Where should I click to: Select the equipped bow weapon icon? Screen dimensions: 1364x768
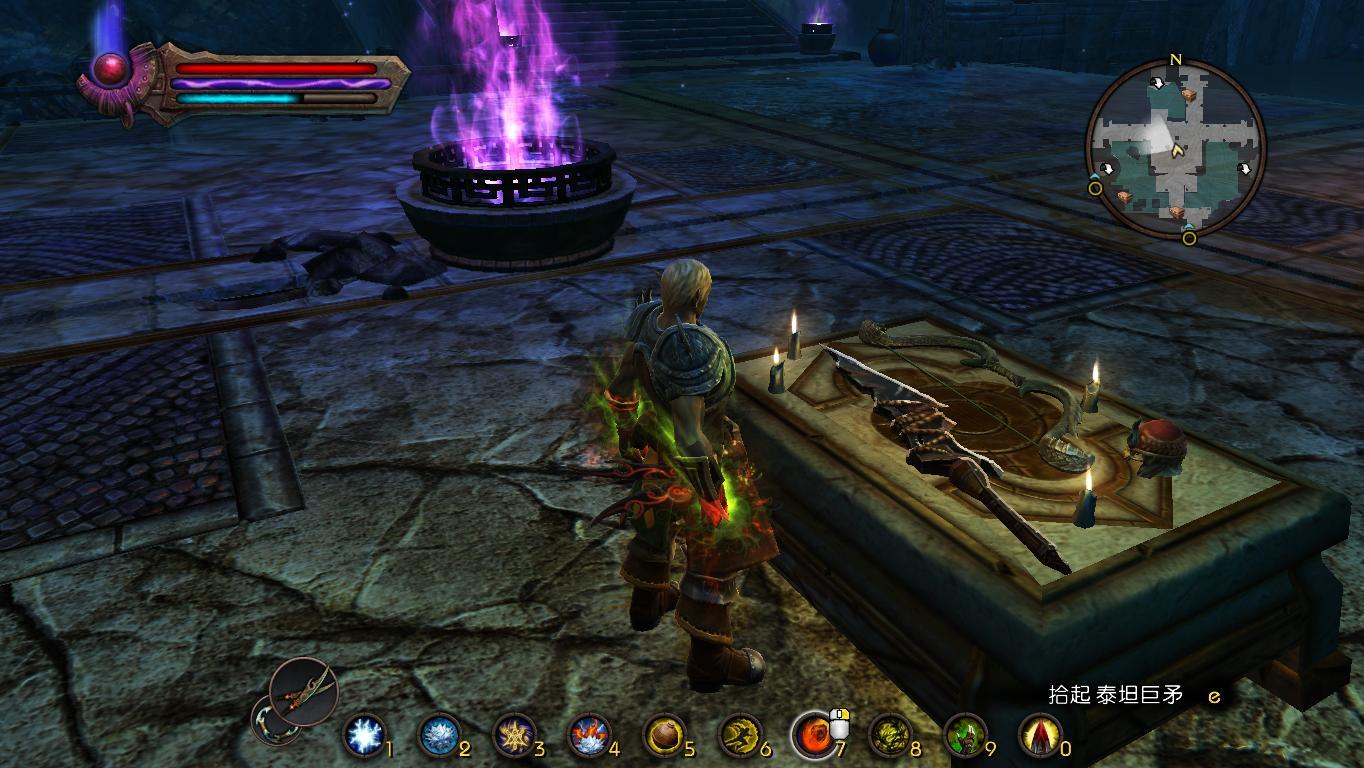(304, 690)
